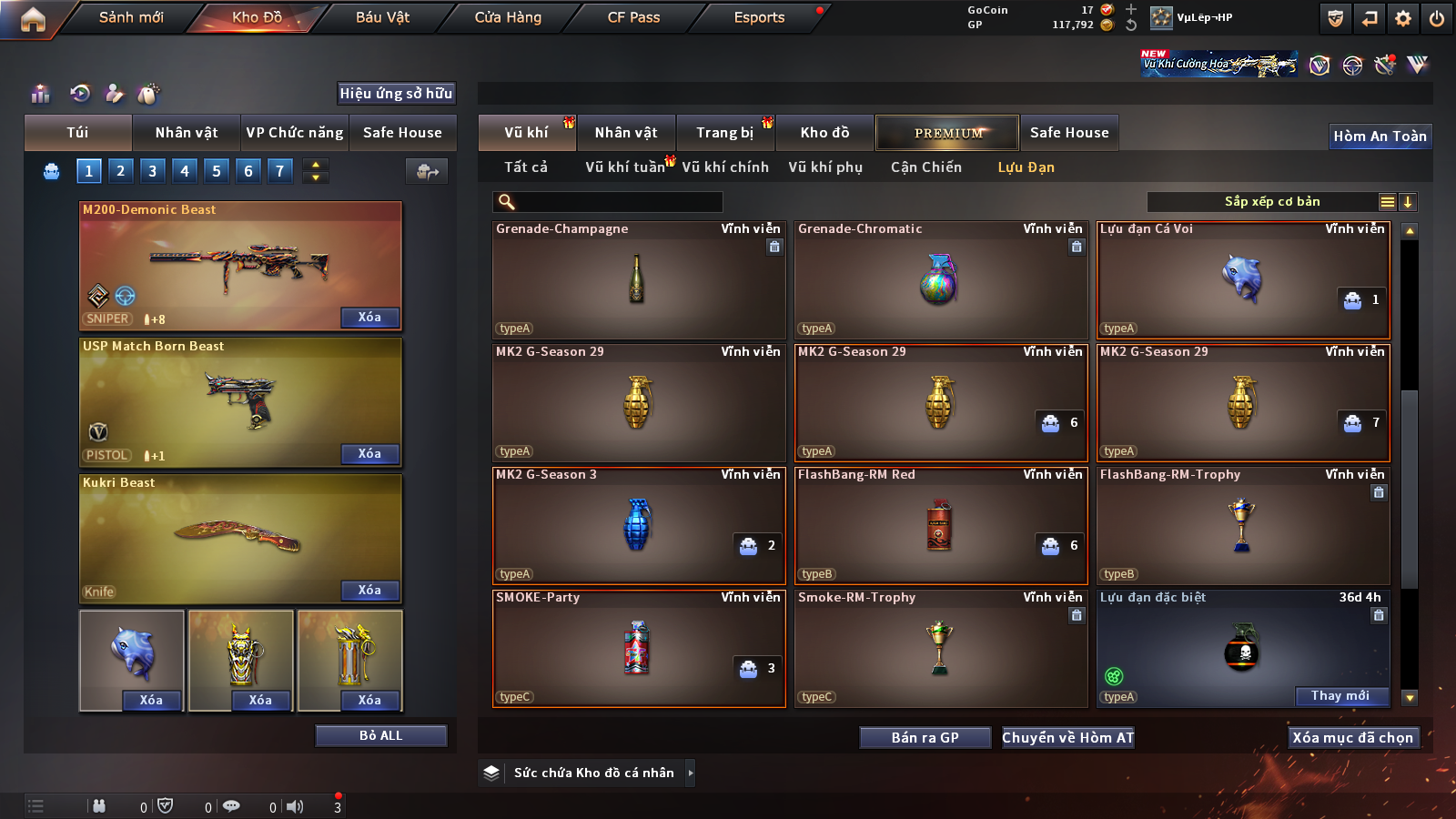The height and width of the screenshot is (819, 1456).
Task: Select the Cận Chiến weapon filter
Action: point(925,167)
